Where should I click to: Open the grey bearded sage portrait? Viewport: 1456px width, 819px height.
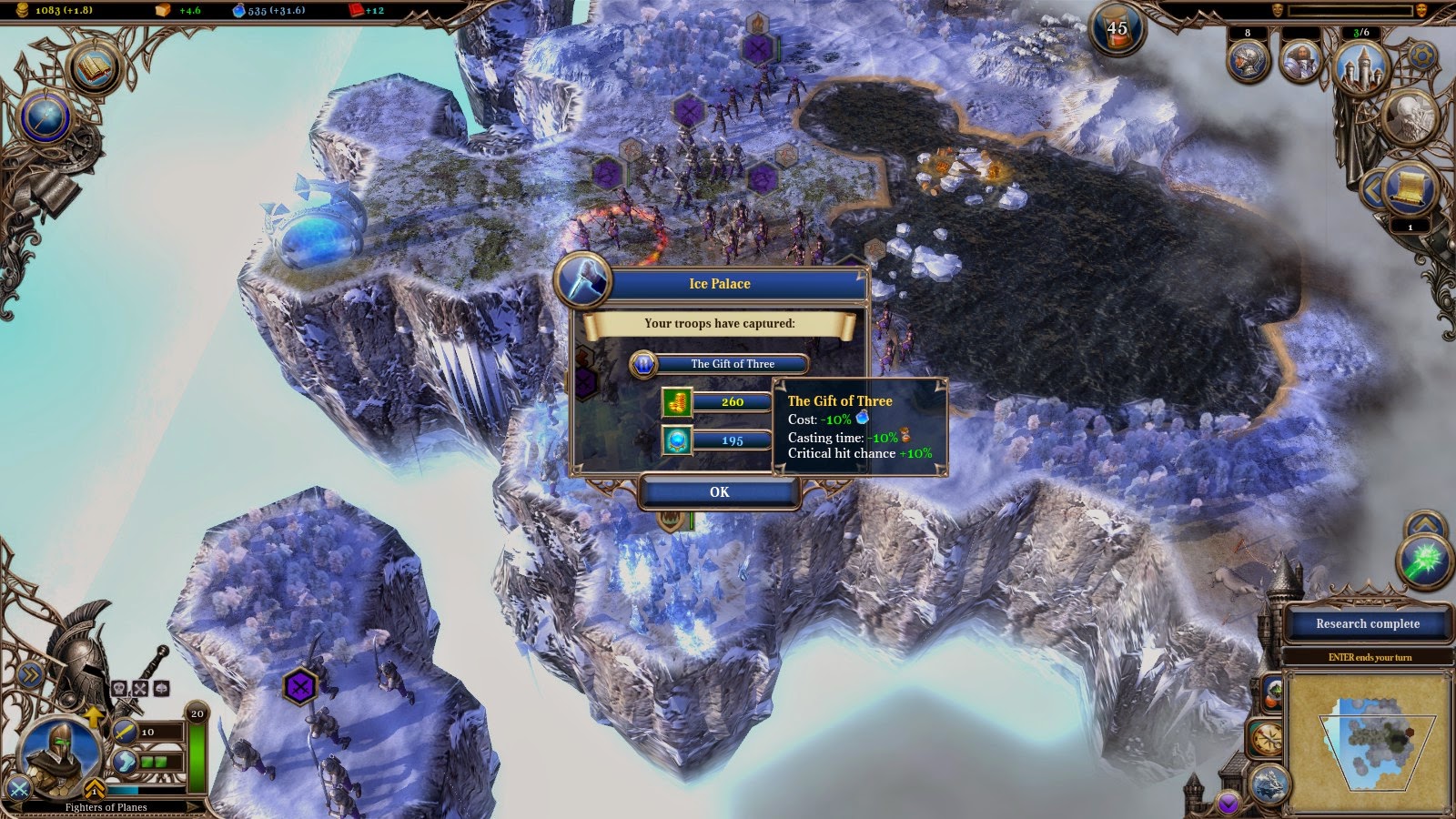1410,116
